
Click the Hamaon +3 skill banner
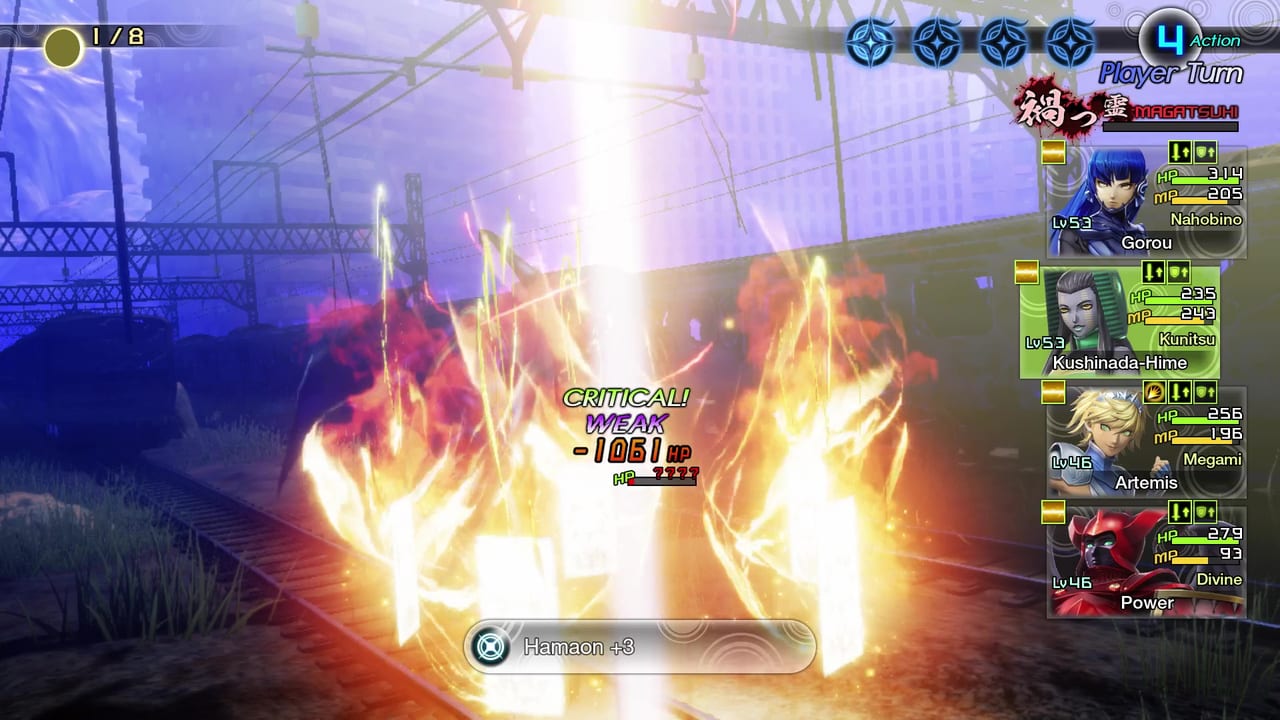tap(640, 647)
